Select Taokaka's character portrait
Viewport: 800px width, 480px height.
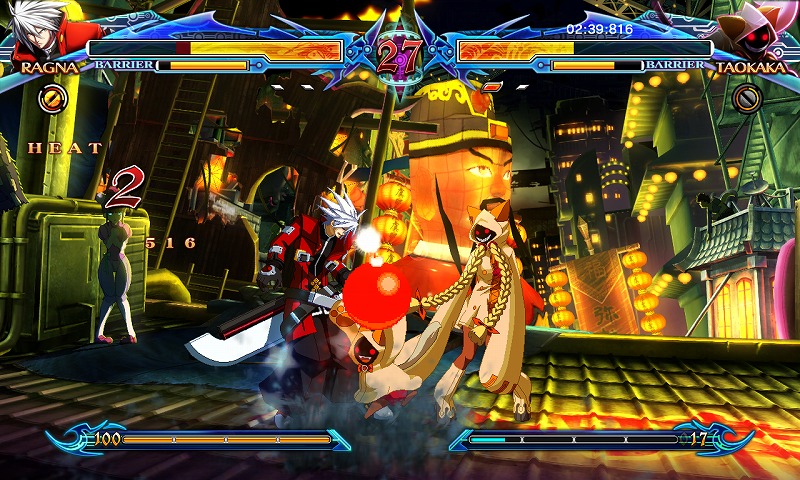point(755,32)
